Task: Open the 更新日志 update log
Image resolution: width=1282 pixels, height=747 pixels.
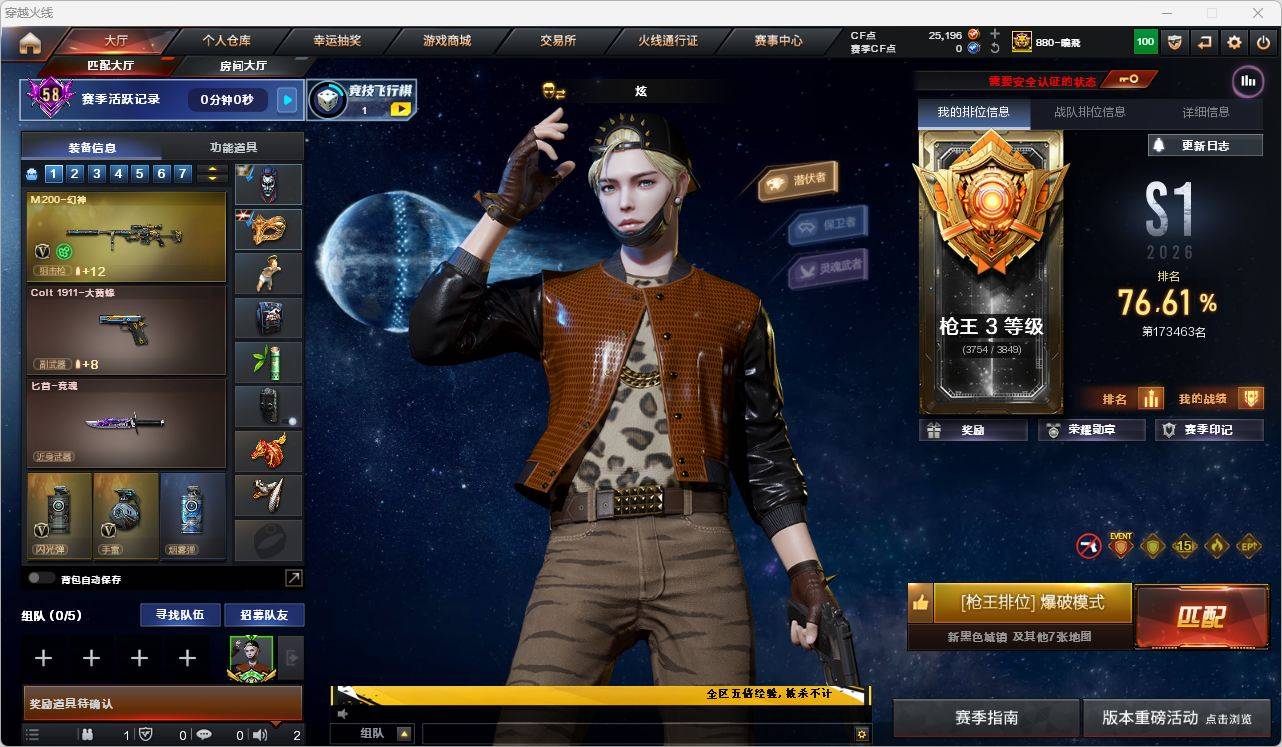Action: click(1205, 145)
